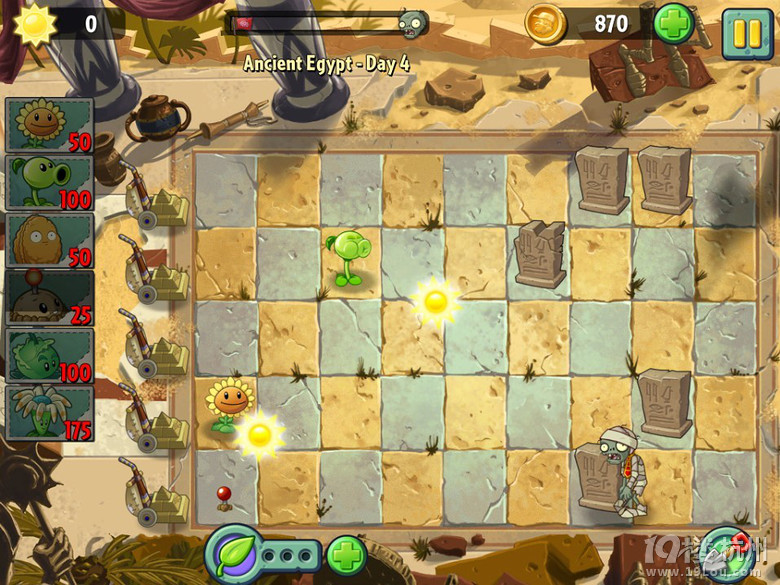Buy more Plant Food with the plus button

(x=346, y=555)
